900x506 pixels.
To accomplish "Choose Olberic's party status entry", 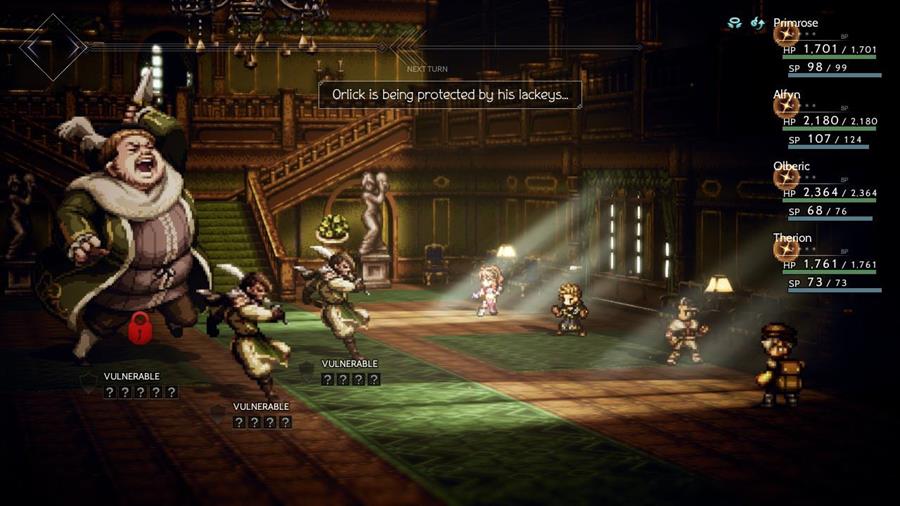I will click(x=828, y=192).
